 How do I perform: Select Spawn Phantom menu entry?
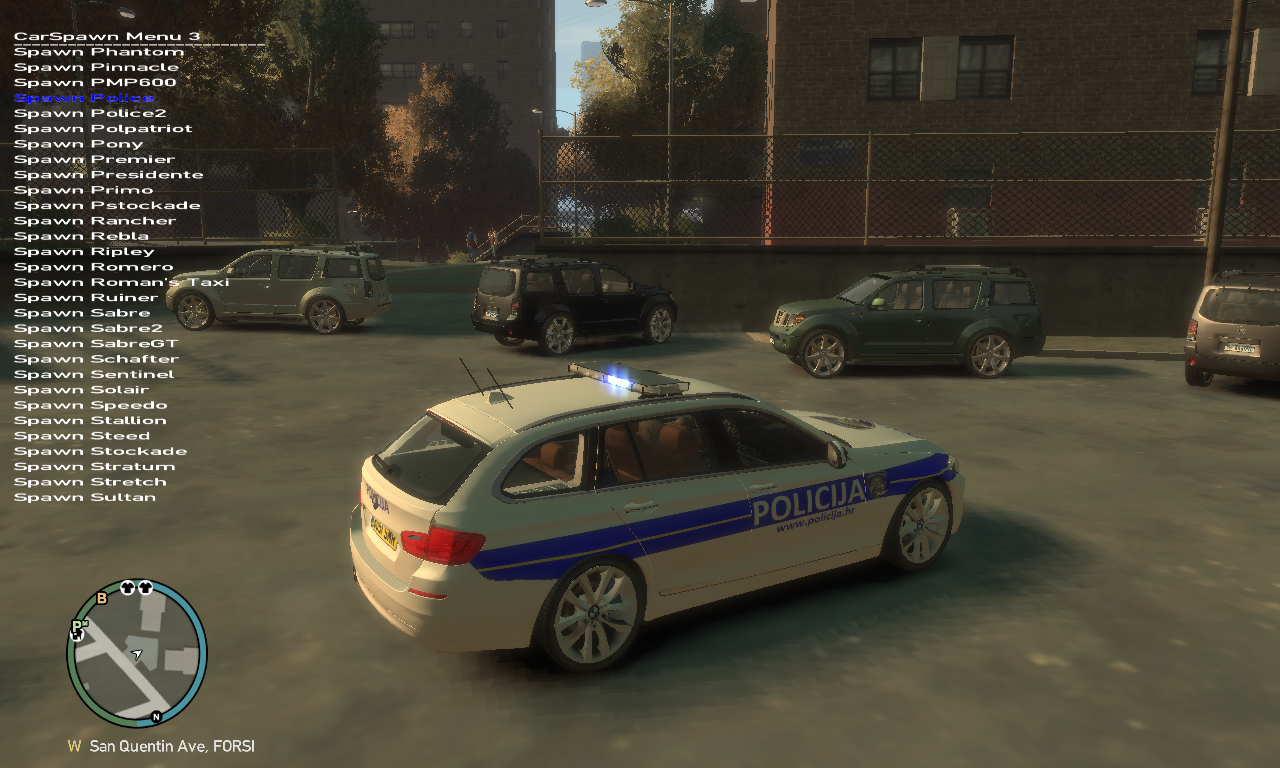(x=98, y=52)
